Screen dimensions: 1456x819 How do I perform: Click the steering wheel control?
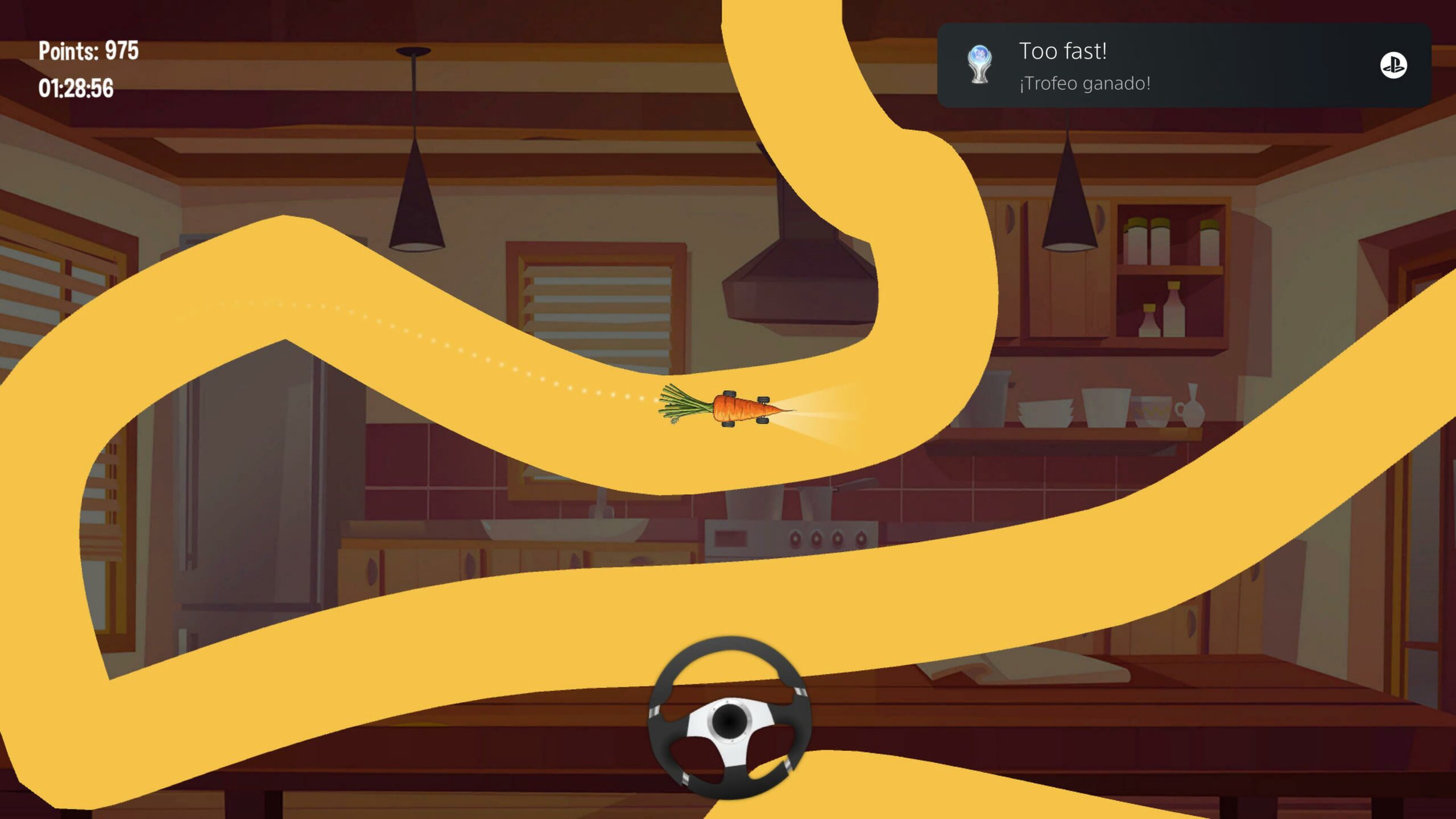[730, 718]
